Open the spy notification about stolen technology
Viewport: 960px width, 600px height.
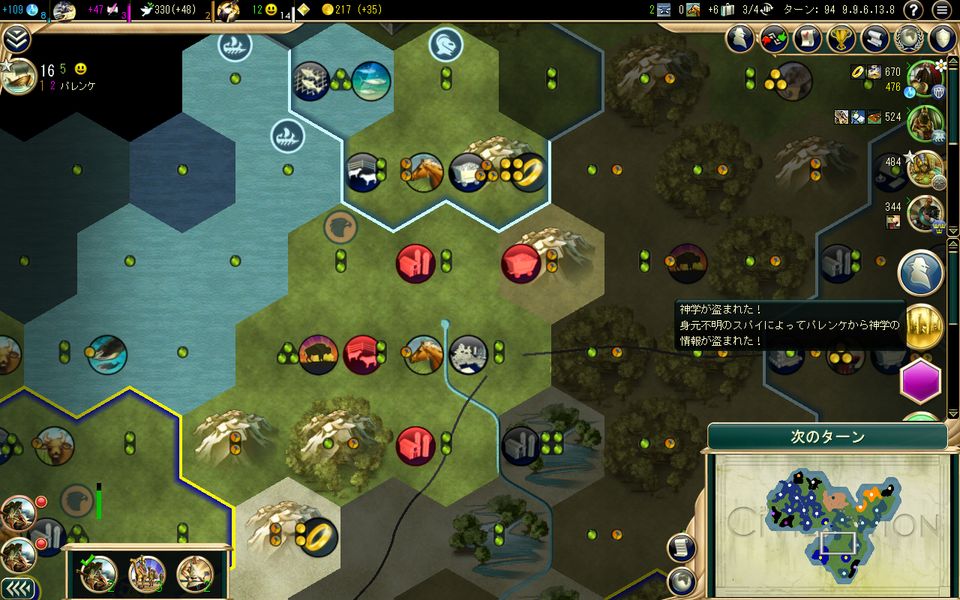[x=920, y=272]
